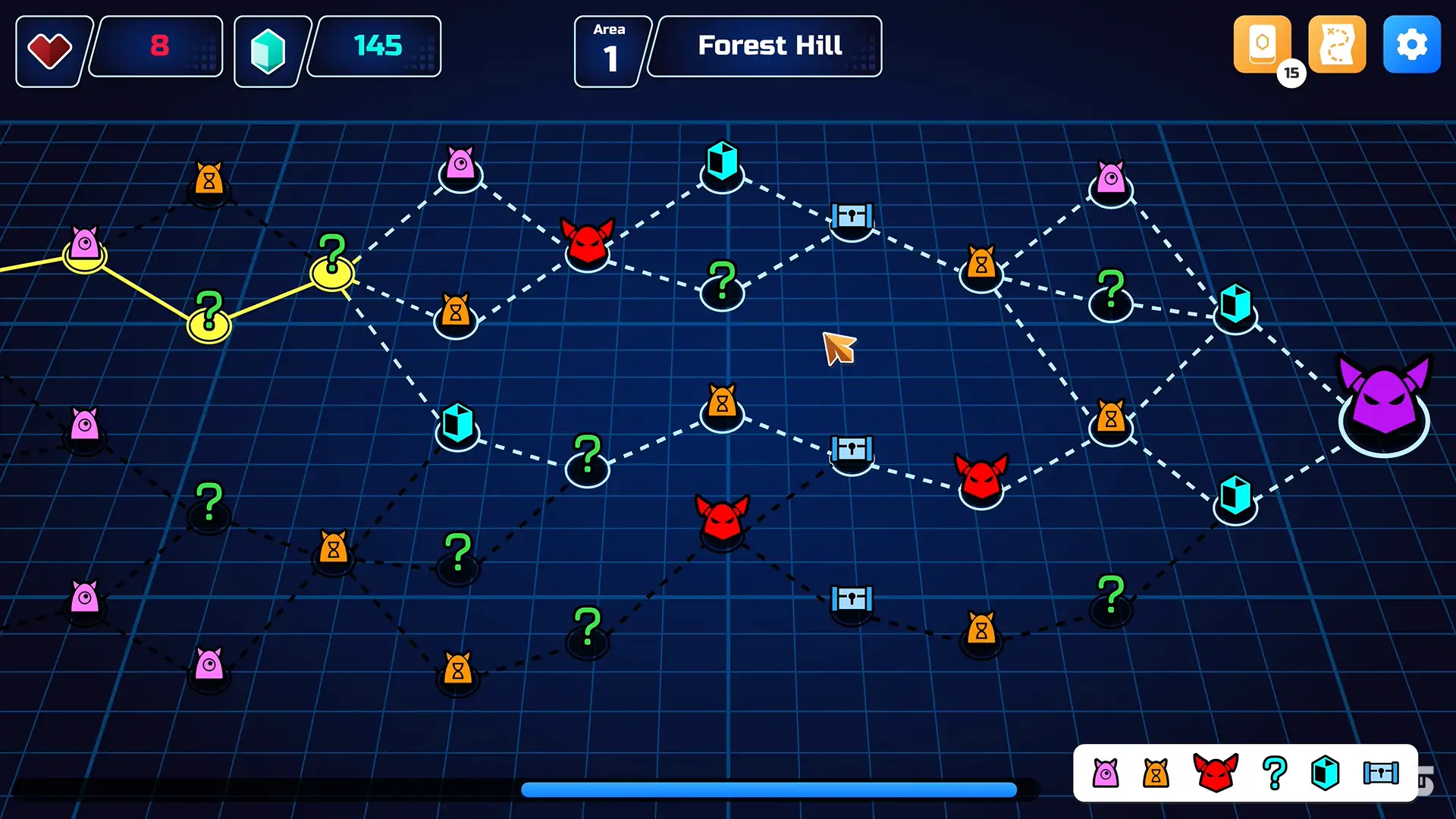This screenshot has height=819, width=1456.
Task: Open the blue gear settings button
Action: (1411, 45)
